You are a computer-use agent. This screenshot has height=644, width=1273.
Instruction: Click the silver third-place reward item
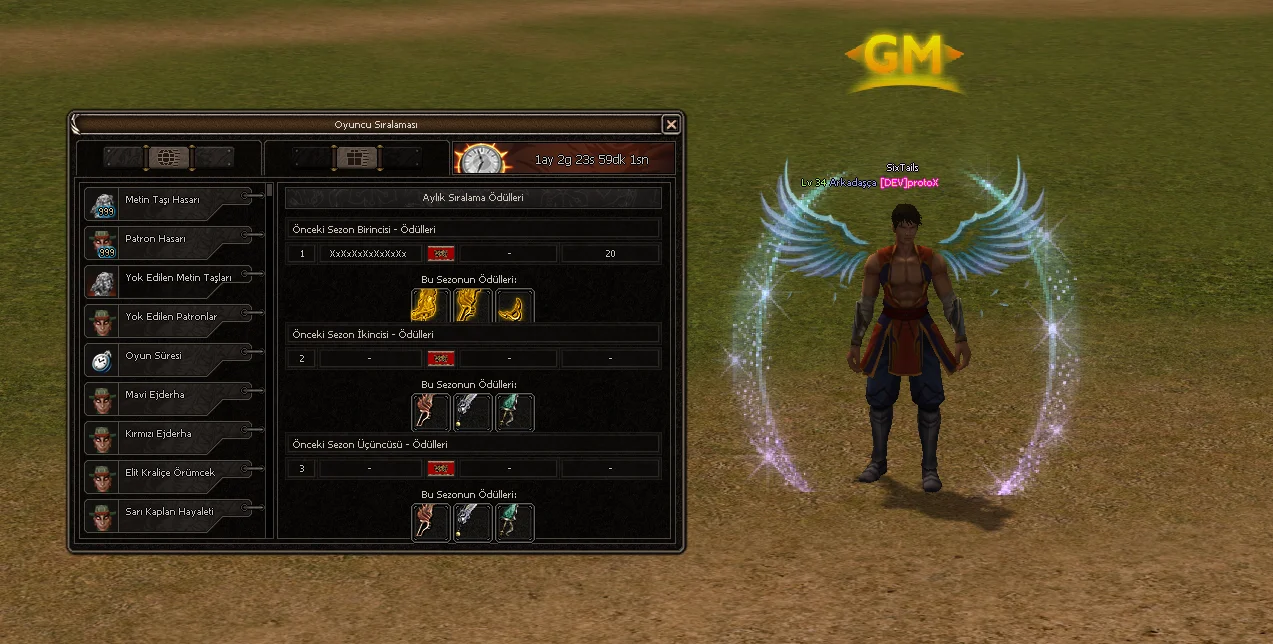[473, 522]
